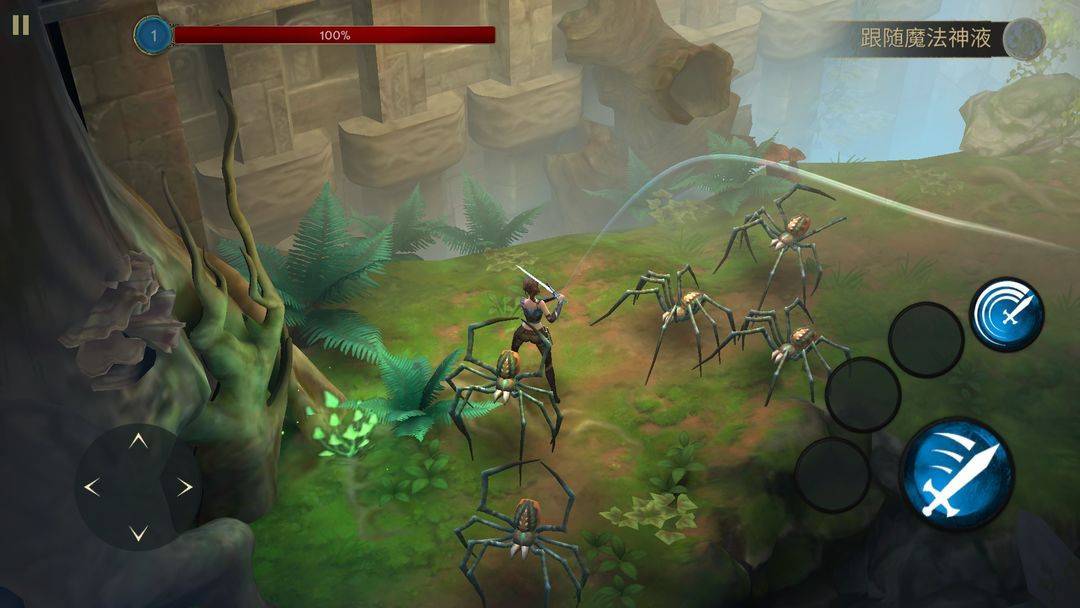Select the level 1 player badge
Image resolution: width=1080 pixels, height=608 pixels.
click(154, 36)
